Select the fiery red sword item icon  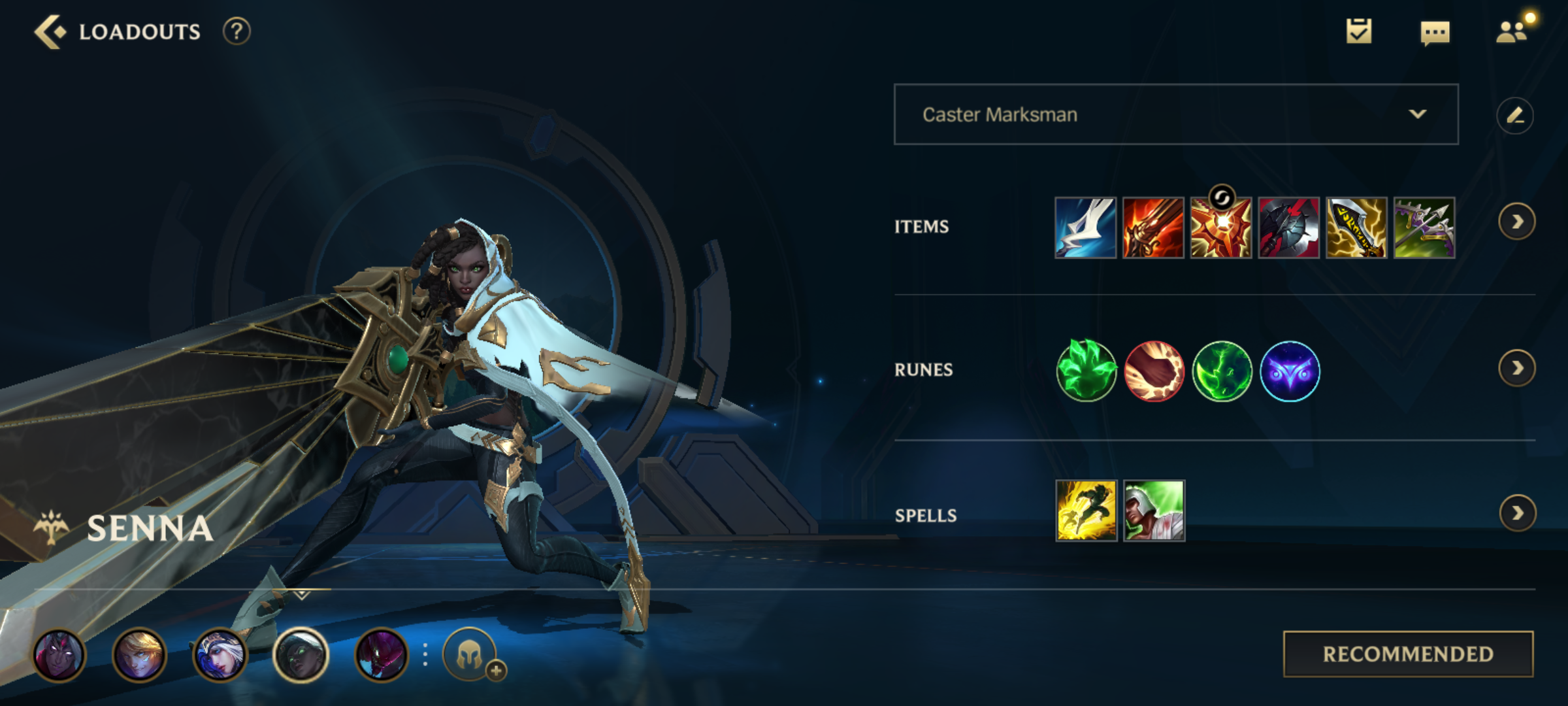[x=1153, y=227]
